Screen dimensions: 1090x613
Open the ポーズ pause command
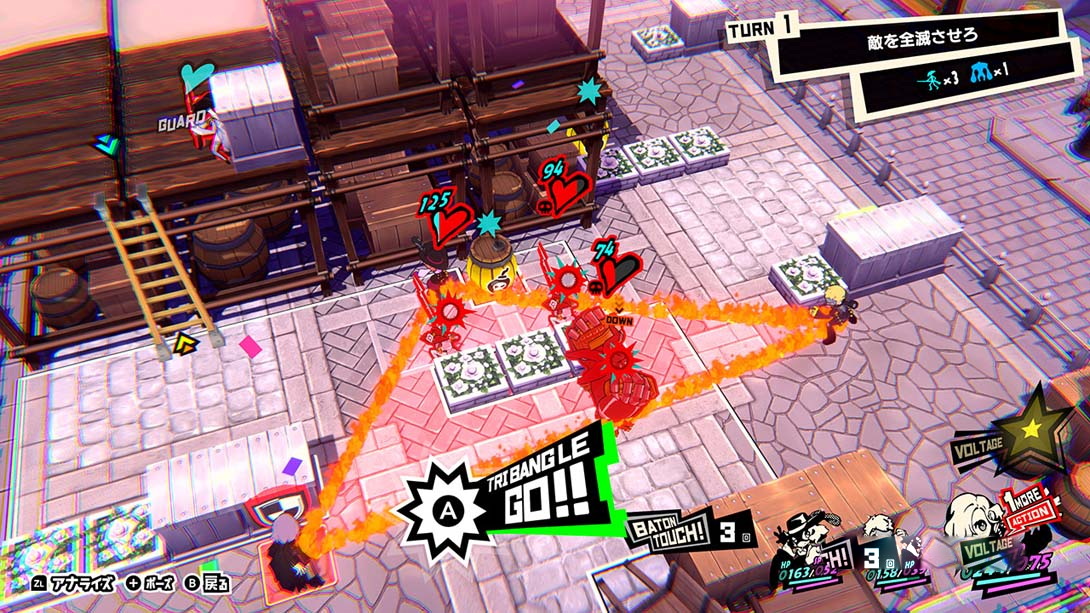tap(148, 581)
